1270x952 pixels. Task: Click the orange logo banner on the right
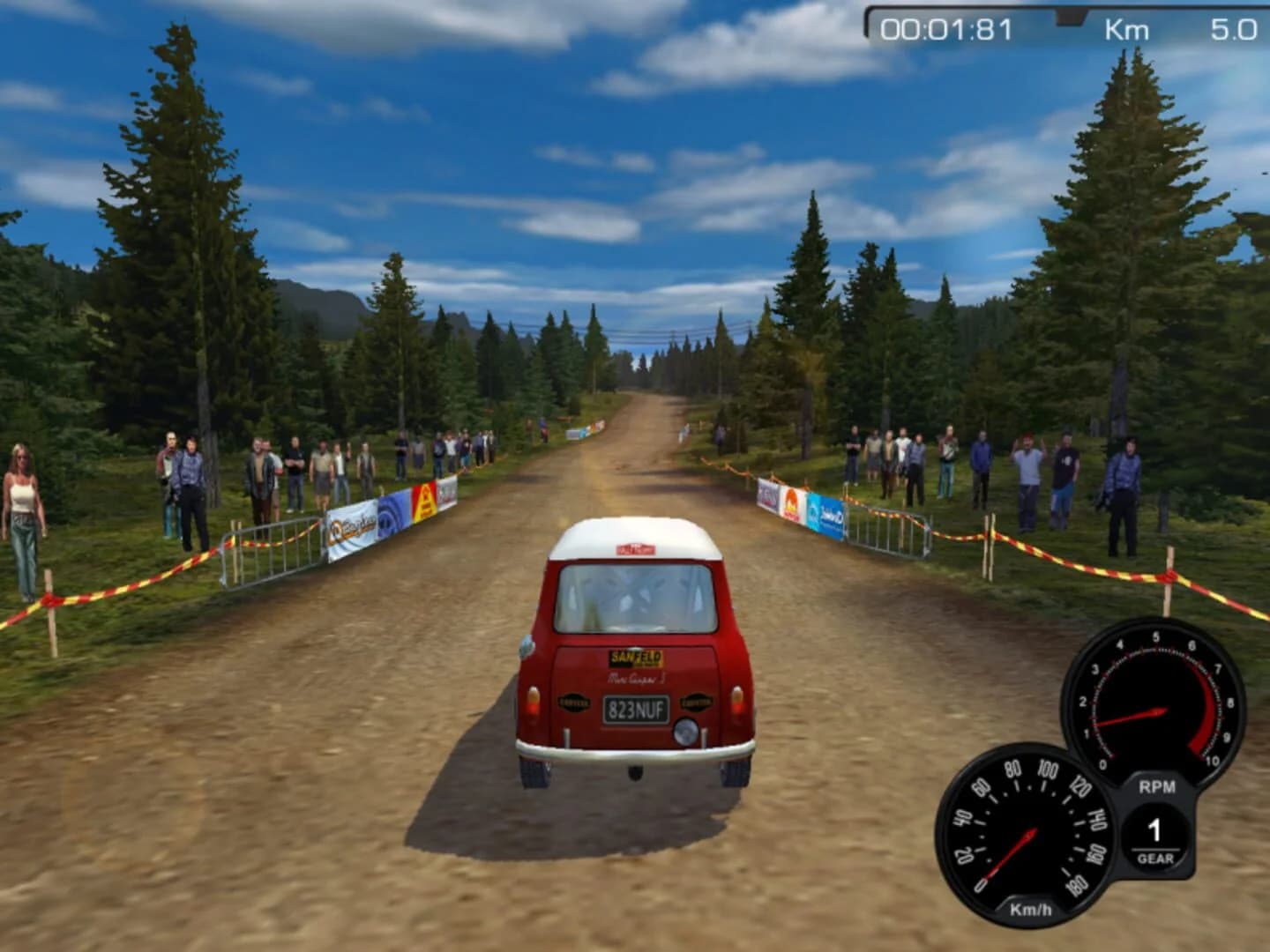coord(790,502)
